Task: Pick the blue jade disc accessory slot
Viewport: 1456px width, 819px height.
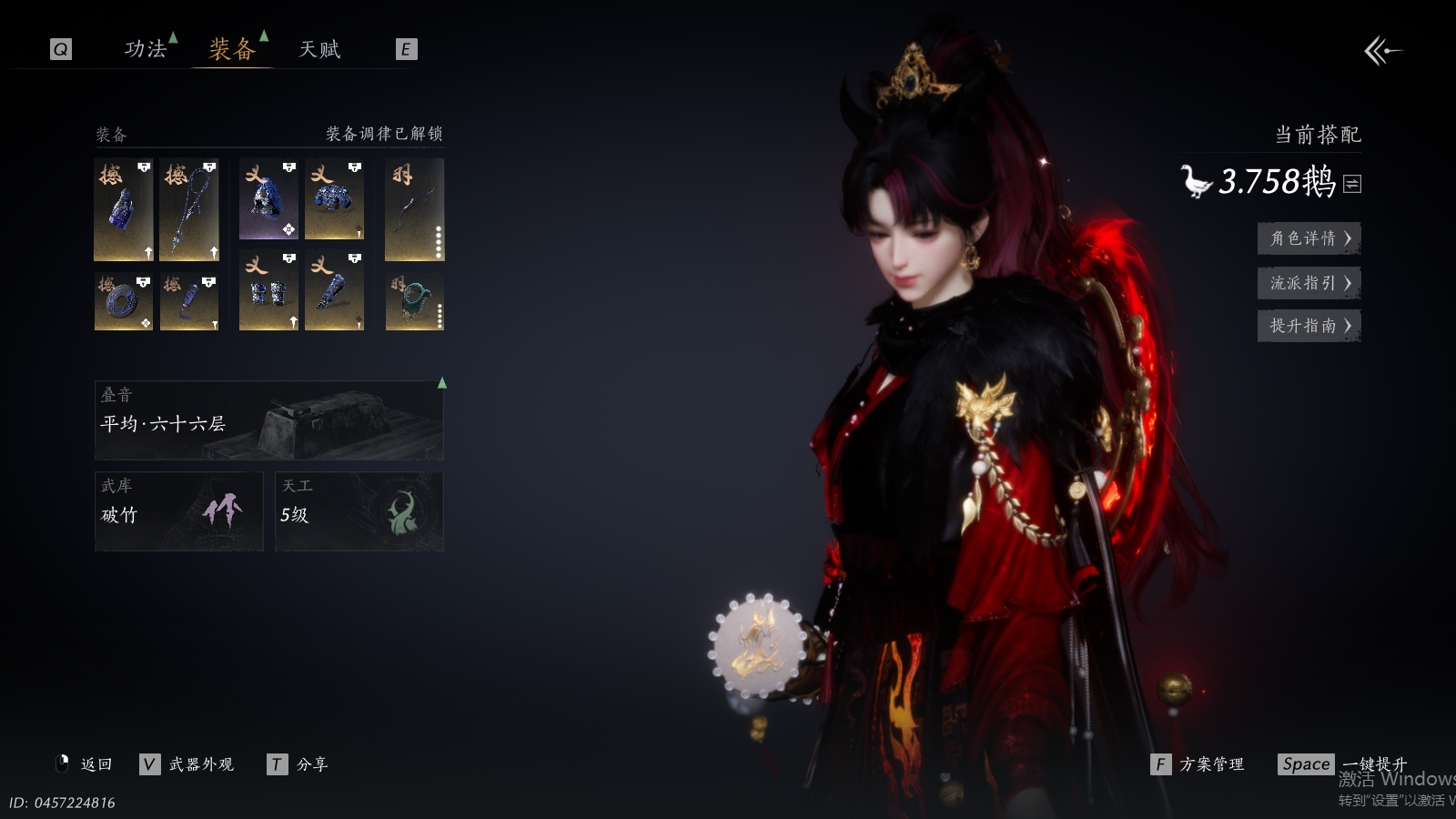Action: tap(124, 301)
